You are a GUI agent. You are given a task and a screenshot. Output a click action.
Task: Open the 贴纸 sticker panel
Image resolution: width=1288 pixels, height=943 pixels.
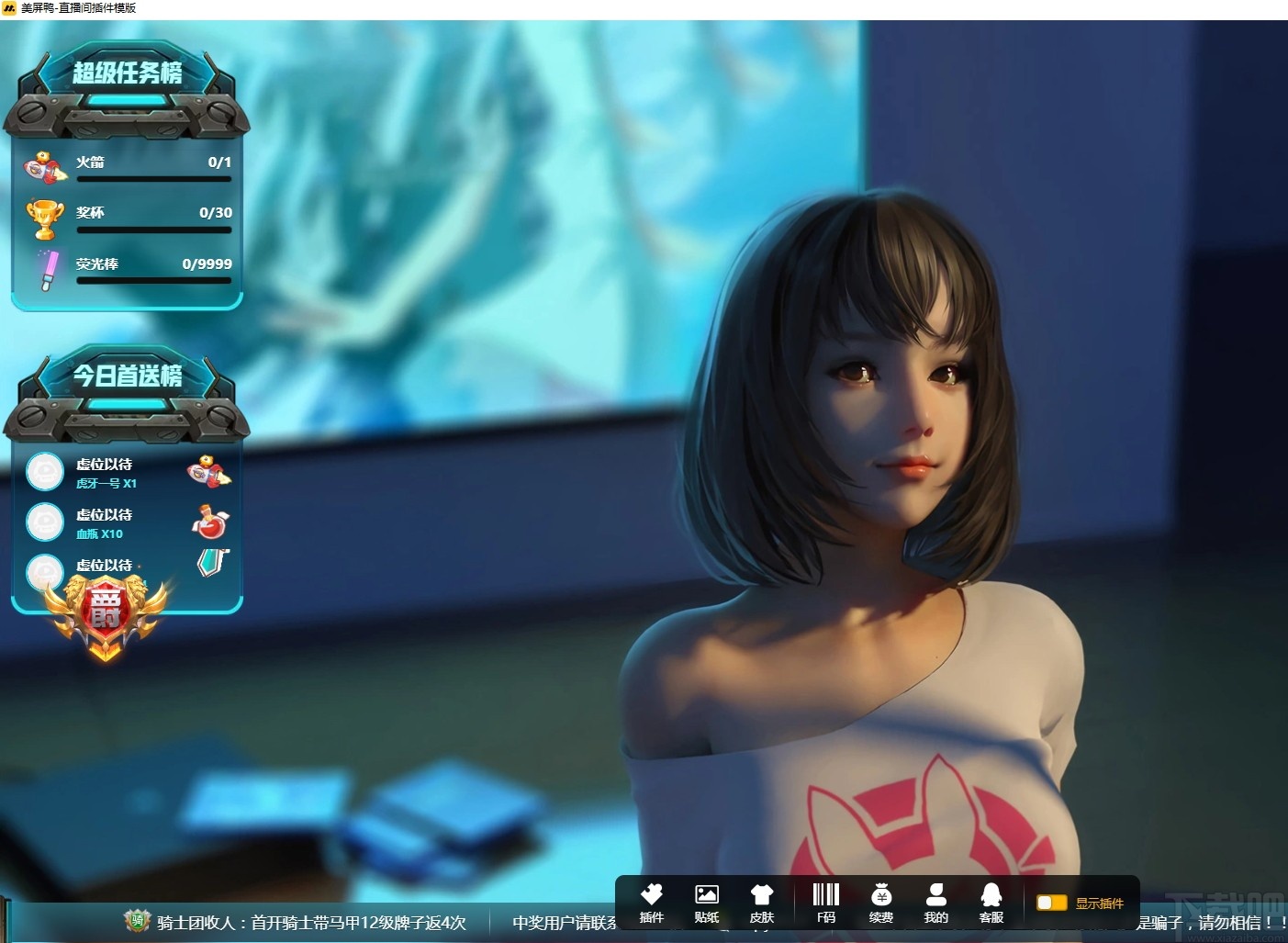(x=706, y=903)
